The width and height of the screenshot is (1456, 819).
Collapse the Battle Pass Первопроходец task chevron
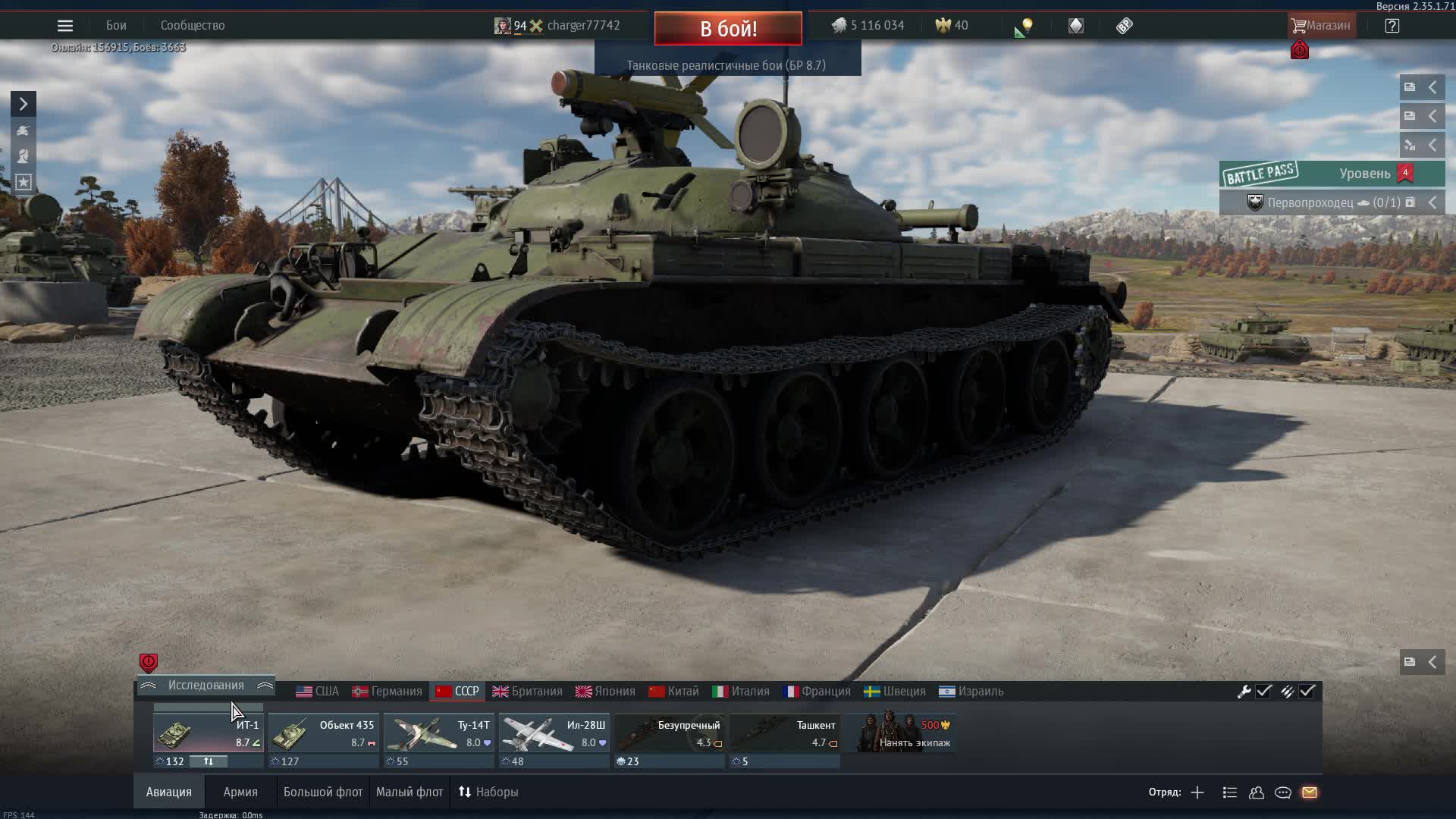pyautogui.click(x=1432, y=202)
